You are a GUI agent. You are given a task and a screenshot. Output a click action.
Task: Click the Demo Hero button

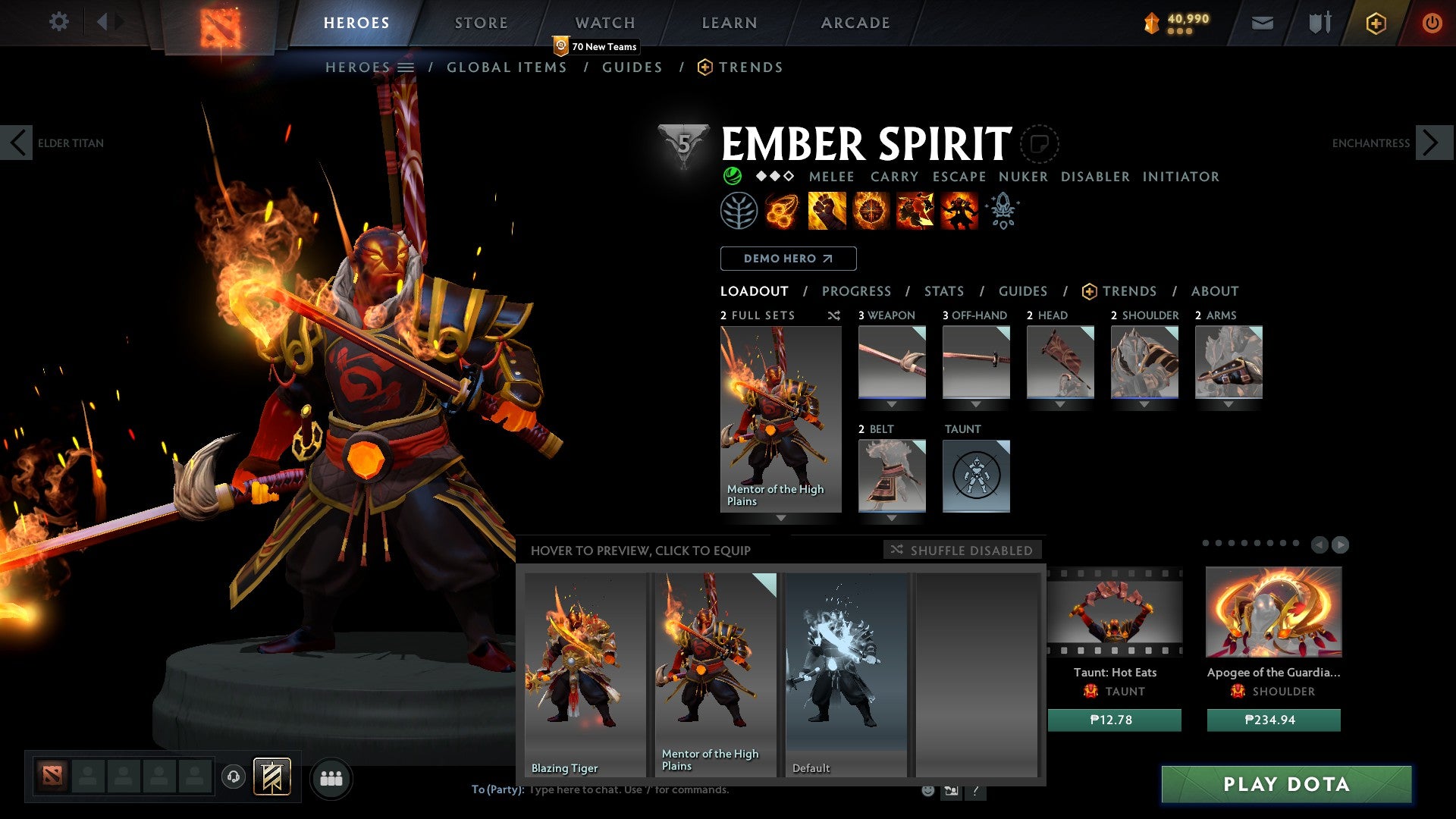click(788, 258)
